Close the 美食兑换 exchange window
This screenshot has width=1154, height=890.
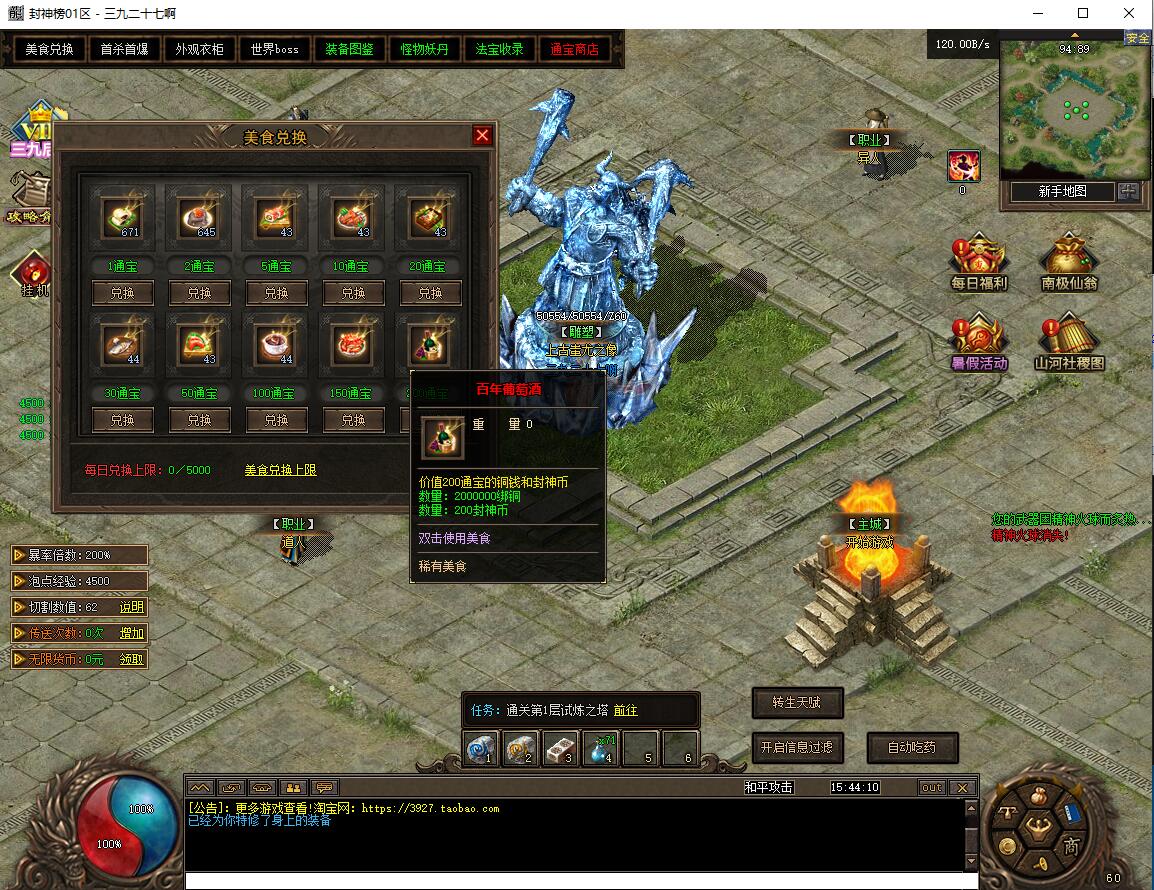[x=482, y=136]
